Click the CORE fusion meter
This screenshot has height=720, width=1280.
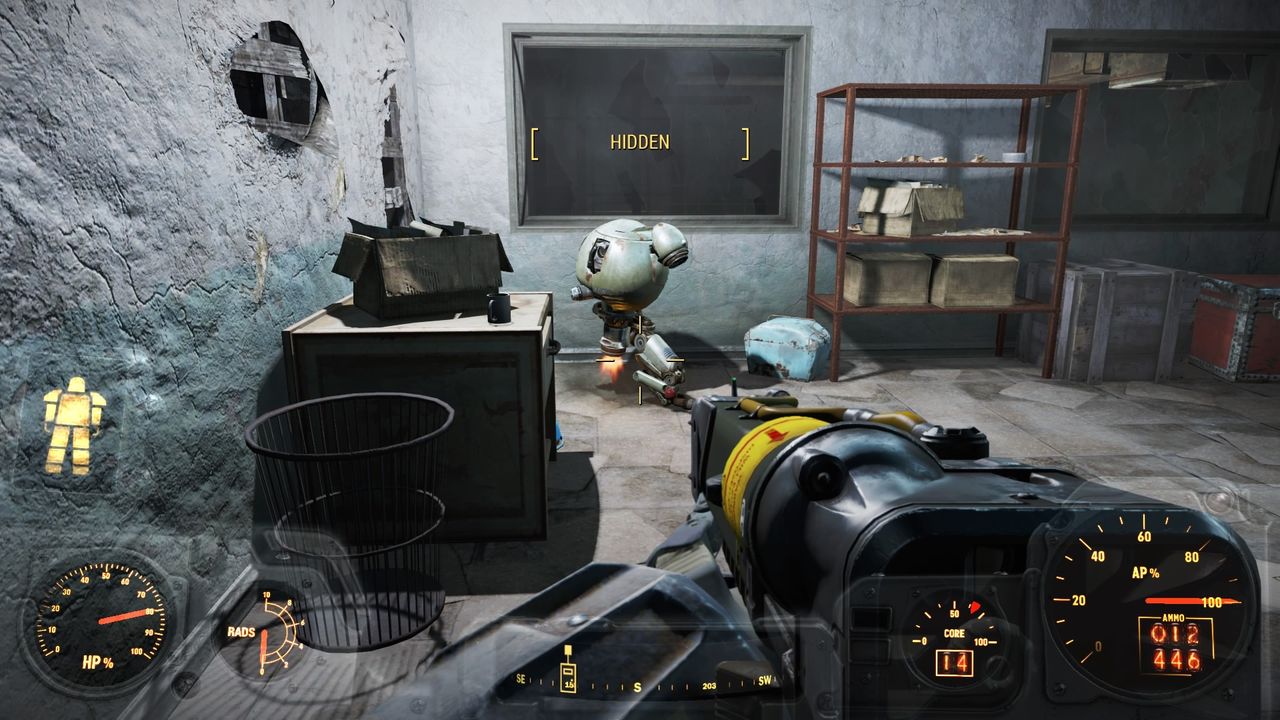(x=954, y=632)
